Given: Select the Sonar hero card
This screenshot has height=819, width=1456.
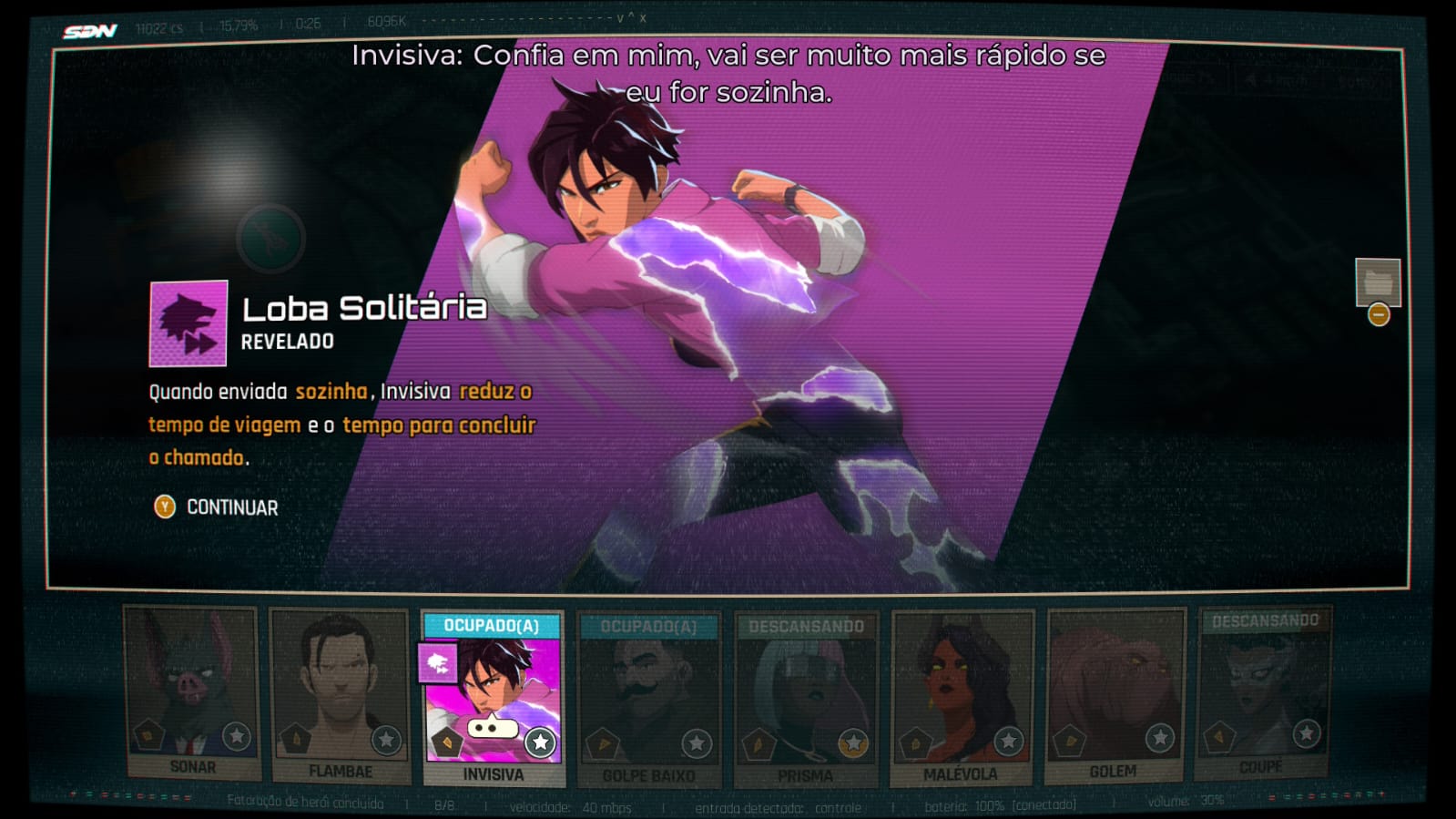Looking at the screenshot, I should 192,694.
